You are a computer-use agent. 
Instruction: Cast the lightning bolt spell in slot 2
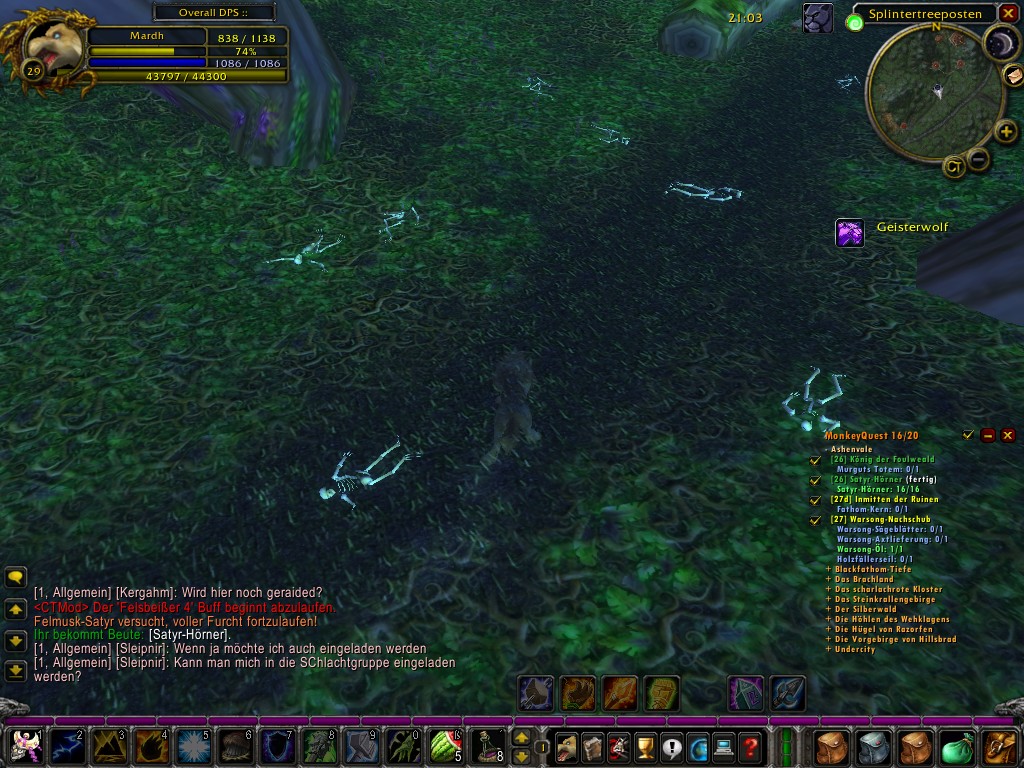[67, 746]
